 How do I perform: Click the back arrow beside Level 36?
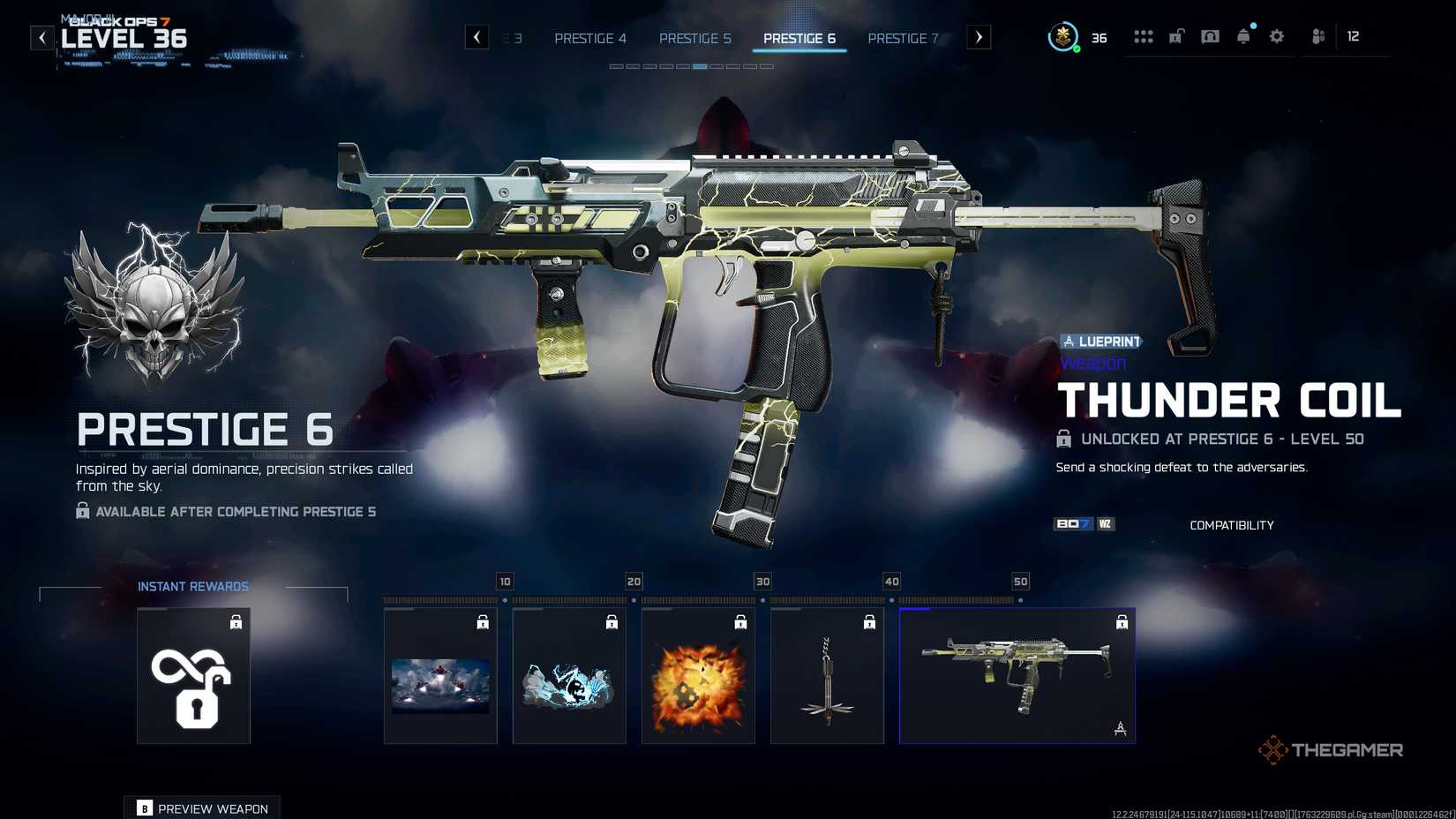pos(41,37)
